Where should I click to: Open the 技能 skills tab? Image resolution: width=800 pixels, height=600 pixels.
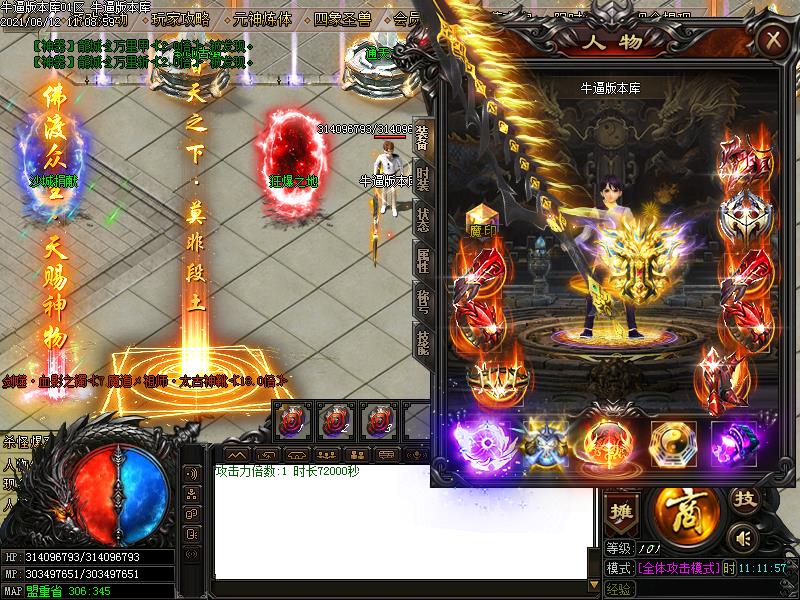423,343
